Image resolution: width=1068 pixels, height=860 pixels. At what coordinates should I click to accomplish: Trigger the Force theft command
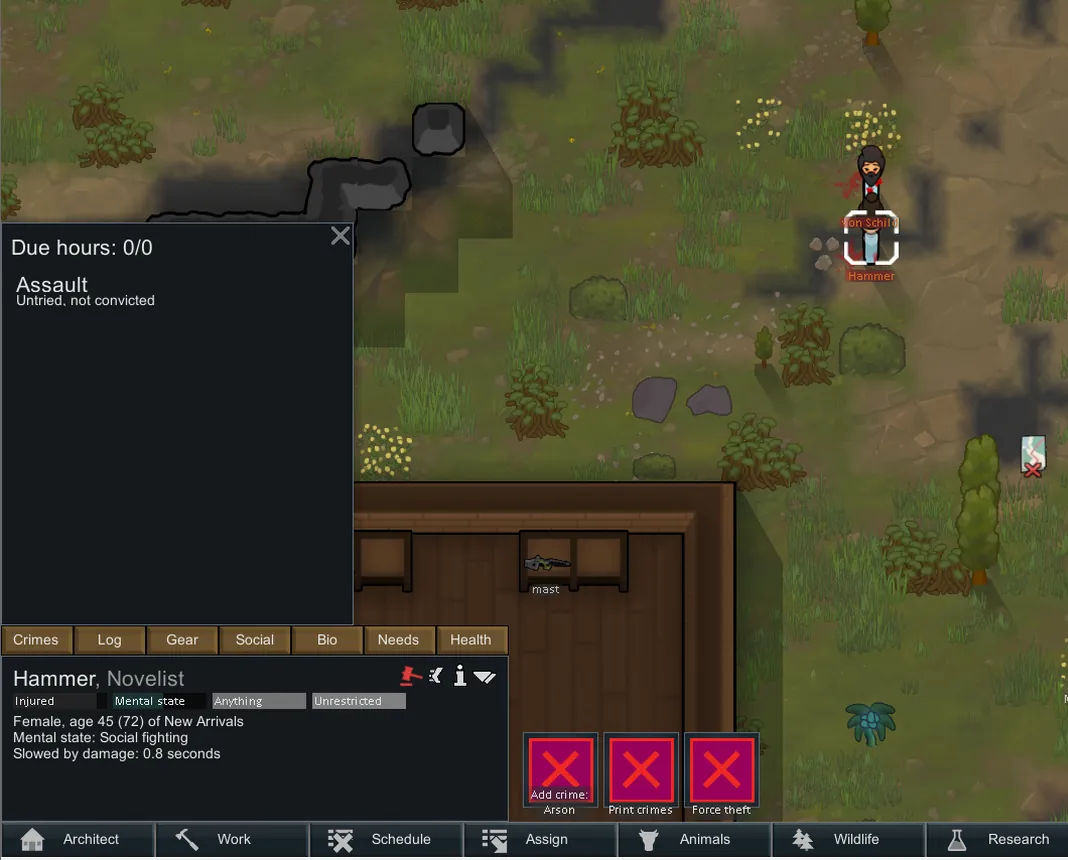pyautogui.click(x=722, y=770)
